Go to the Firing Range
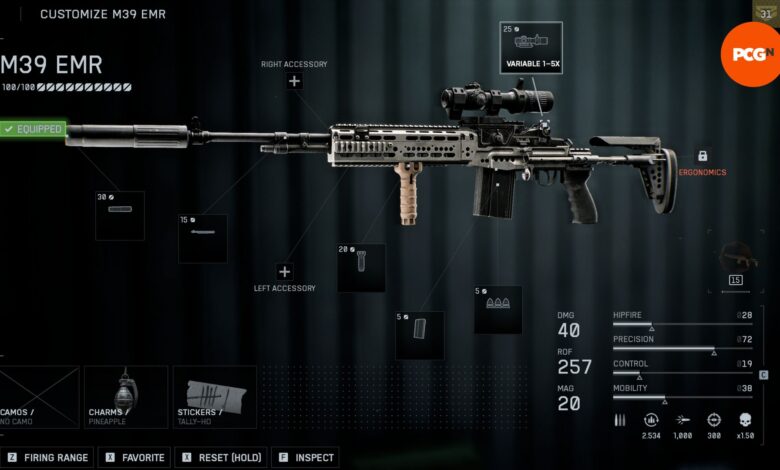Viewport: 780px width, 470px height. [47, 457]
